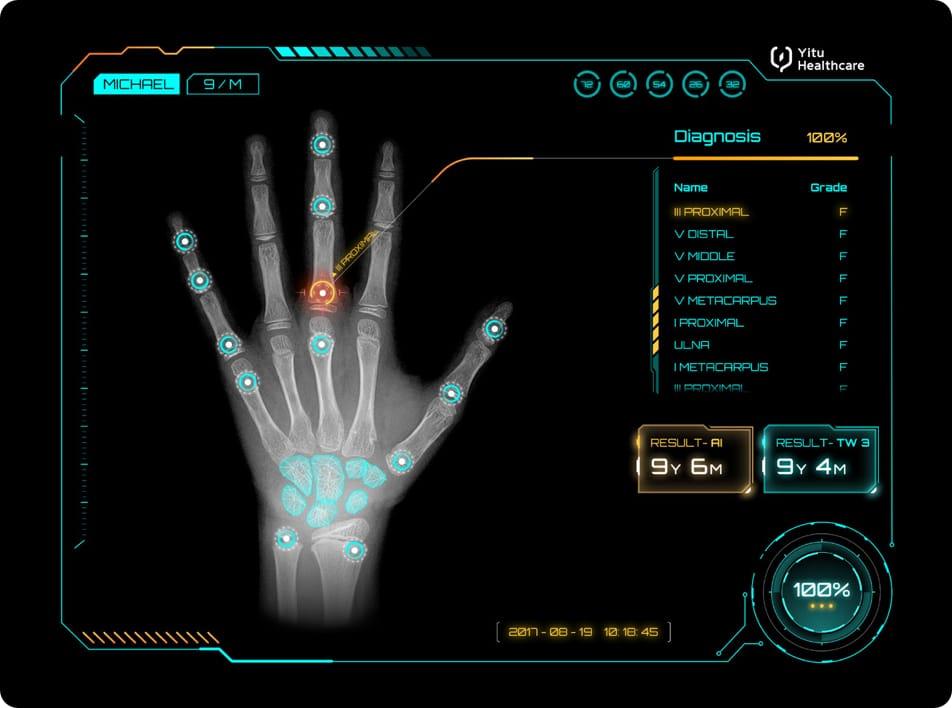
Task: Click the 9 / M age-sex tag
Action: click(223, 84)
